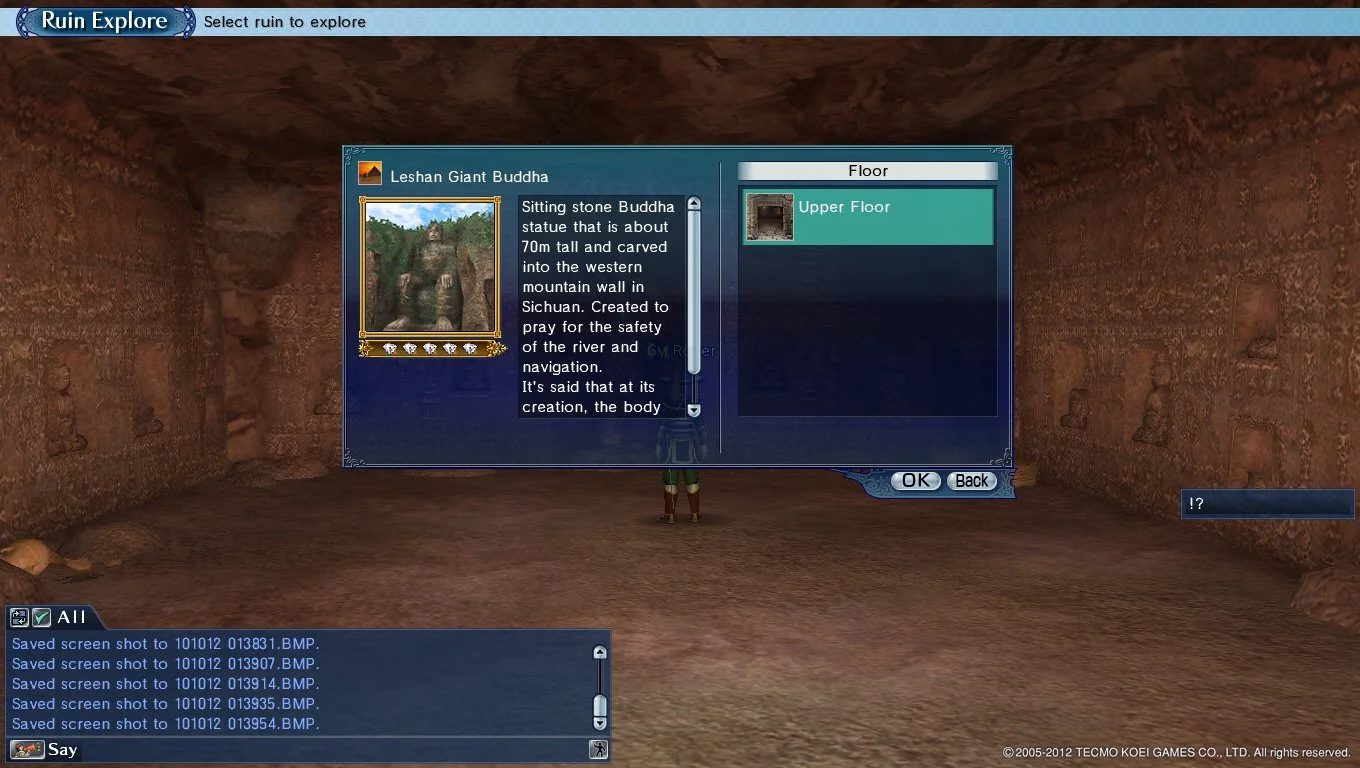The image size is (1360, 768).
Task: Open the Say channel selector
Action: click(63, 749)
